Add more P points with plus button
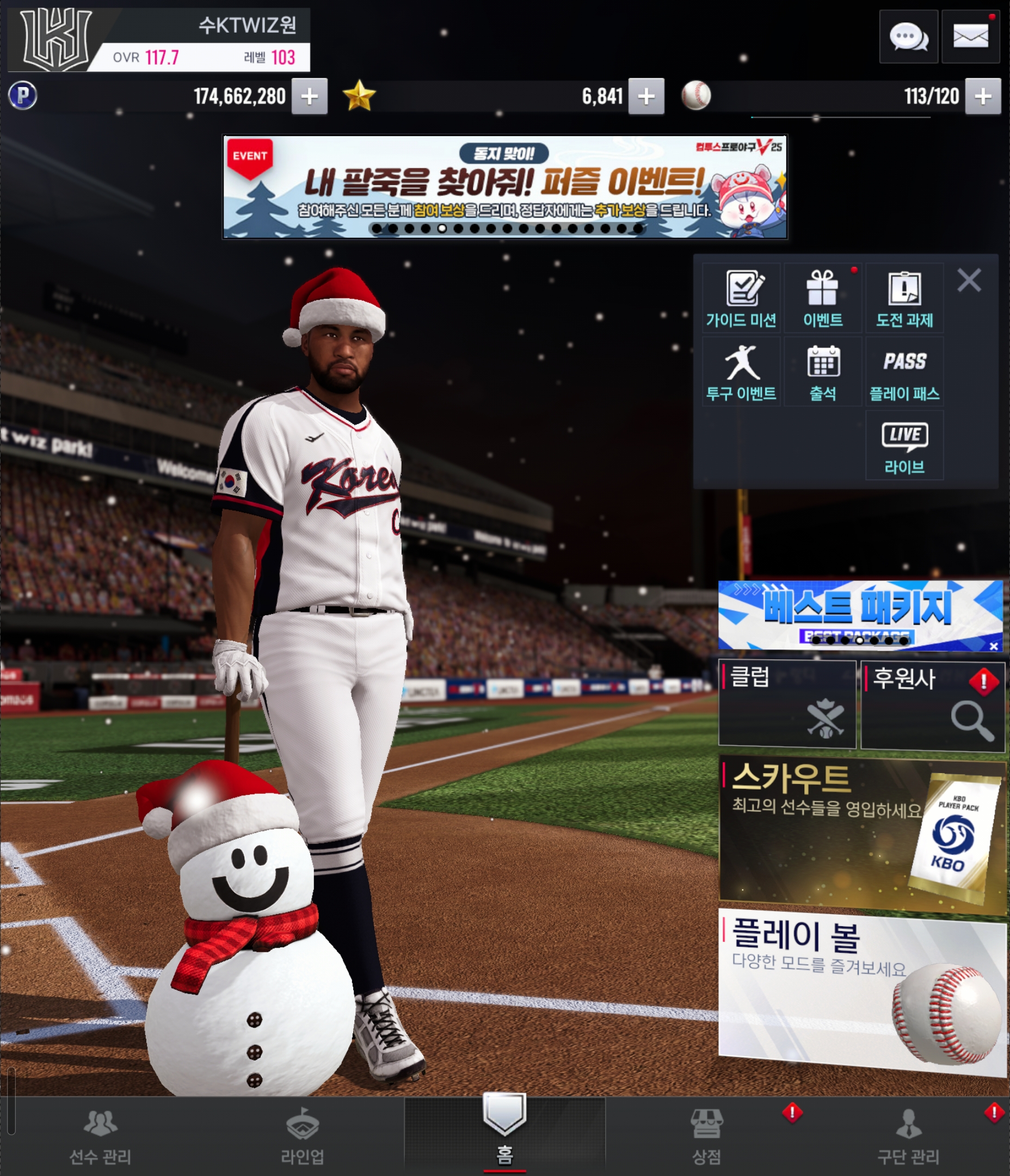This screenshot has height=1176, width=1010. point(309,96)
